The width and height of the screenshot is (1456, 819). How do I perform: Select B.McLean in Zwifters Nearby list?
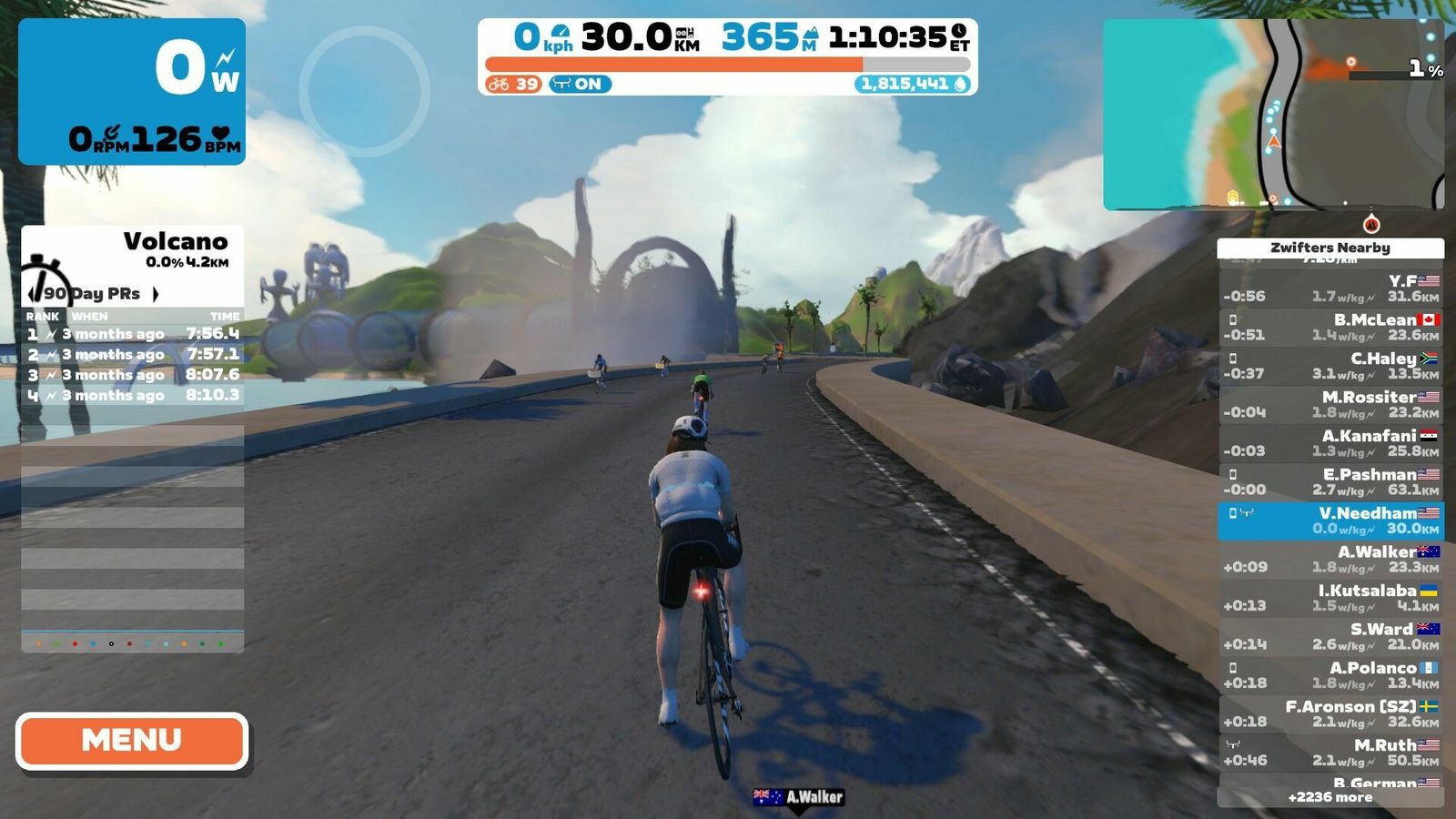pyautogui.click(x=1330, y=328)
